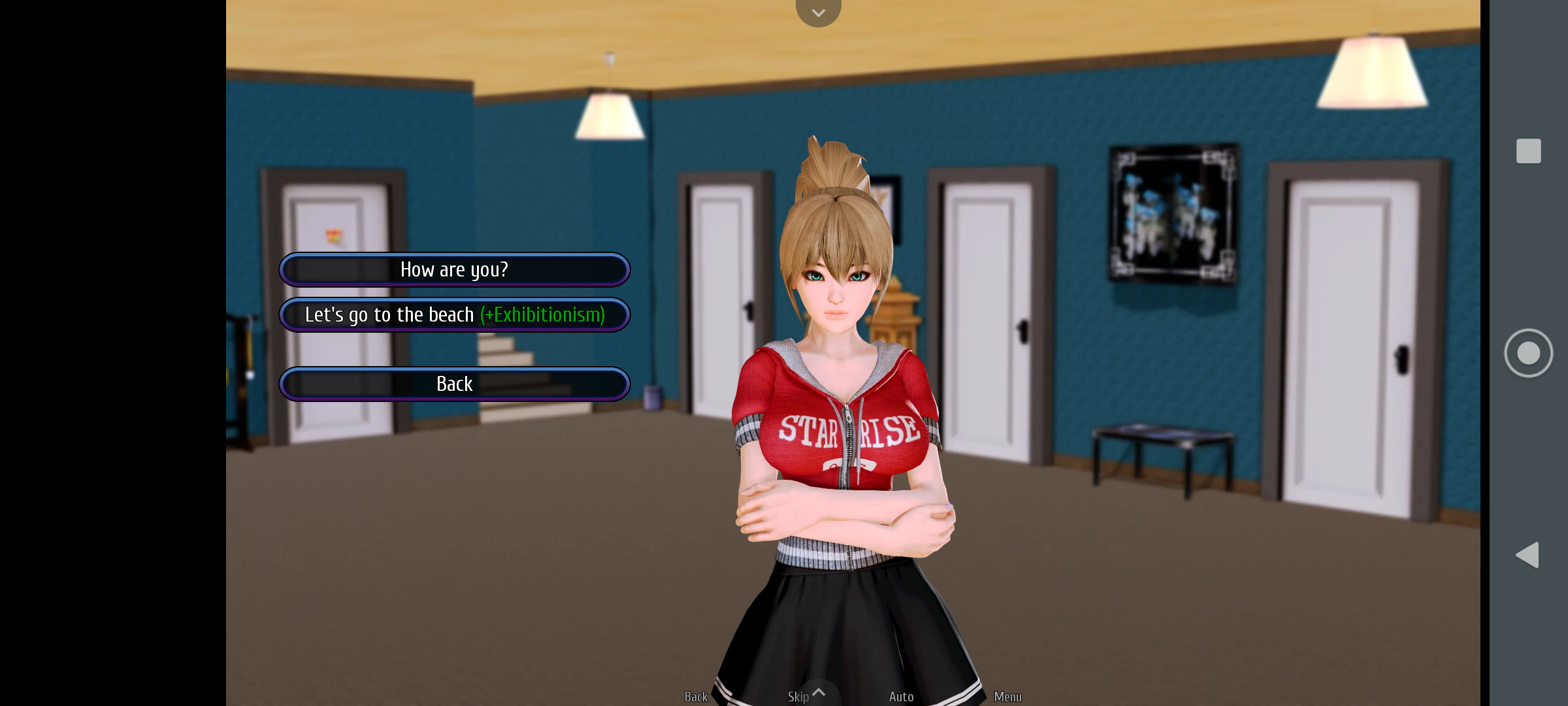Tap the Android home circle button

(x=1529, y=352)
